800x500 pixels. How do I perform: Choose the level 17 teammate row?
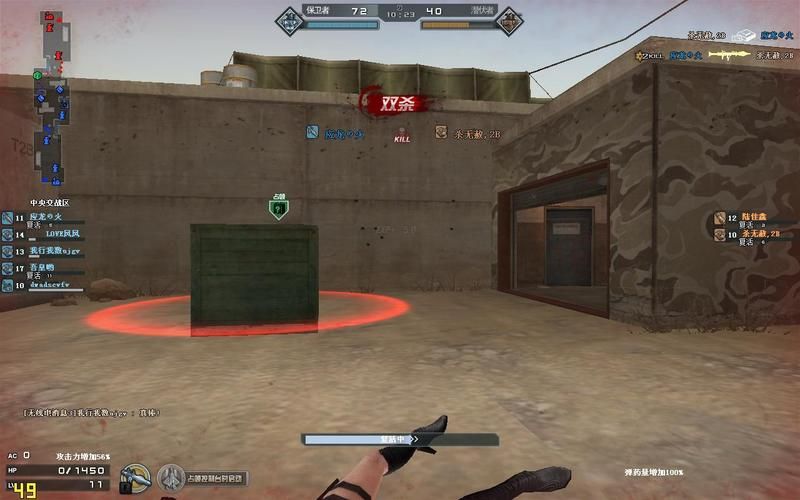pos(42,268)
